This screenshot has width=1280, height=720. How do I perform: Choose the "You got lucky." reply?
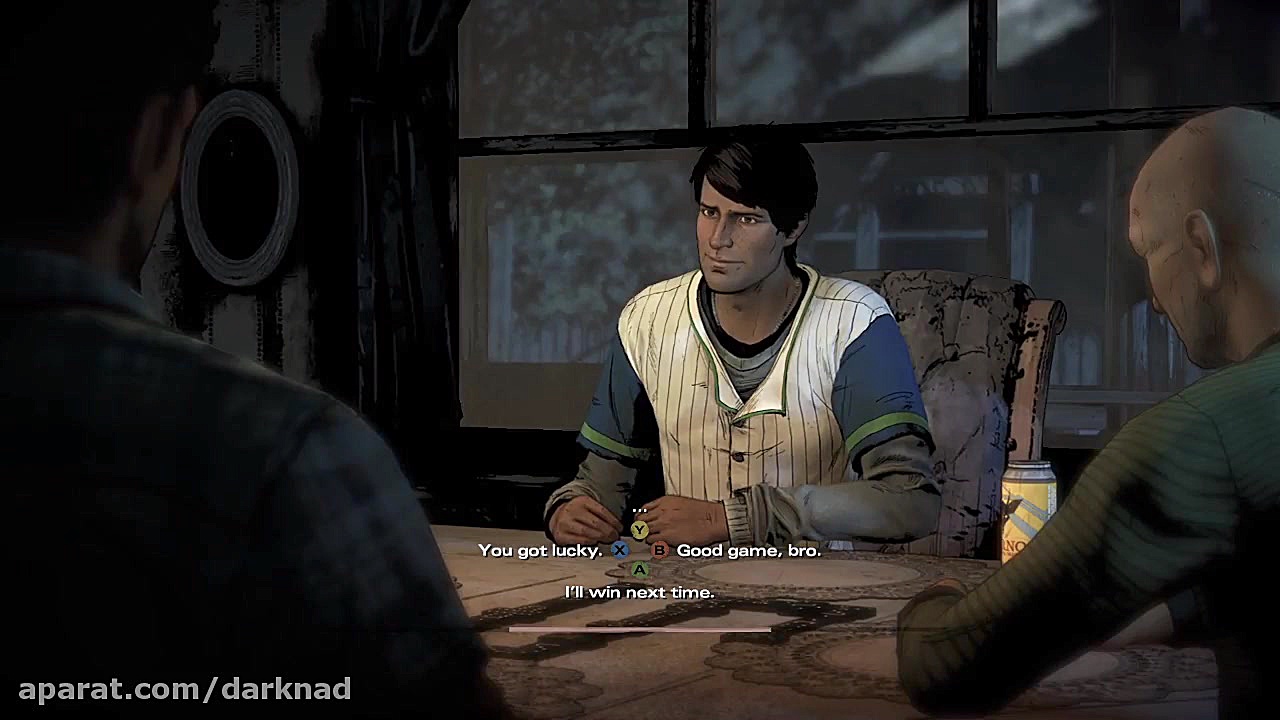(x=540, y=550)
